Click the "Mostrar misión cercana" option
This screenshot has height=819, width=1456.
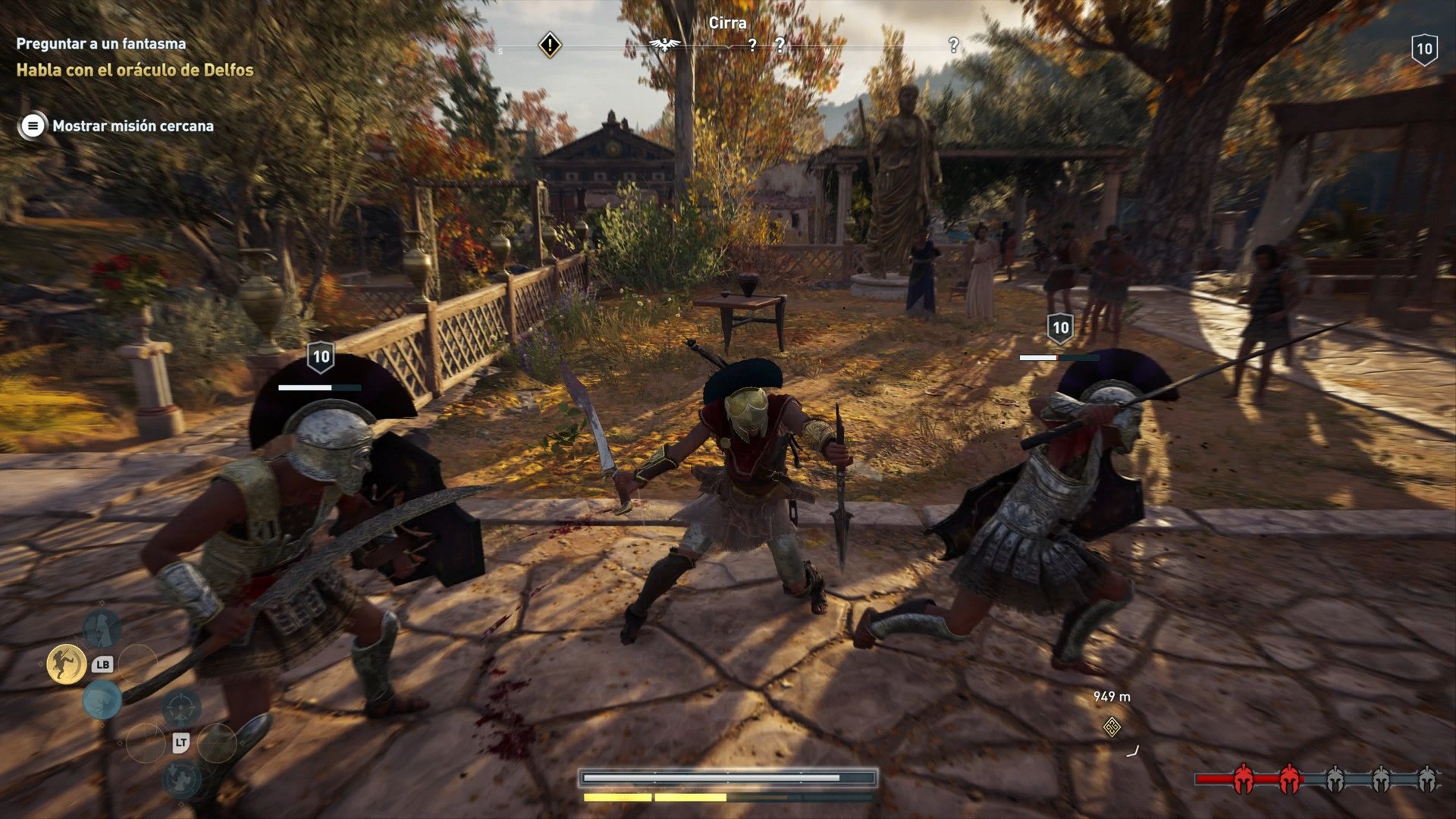(x=133, y=126)
